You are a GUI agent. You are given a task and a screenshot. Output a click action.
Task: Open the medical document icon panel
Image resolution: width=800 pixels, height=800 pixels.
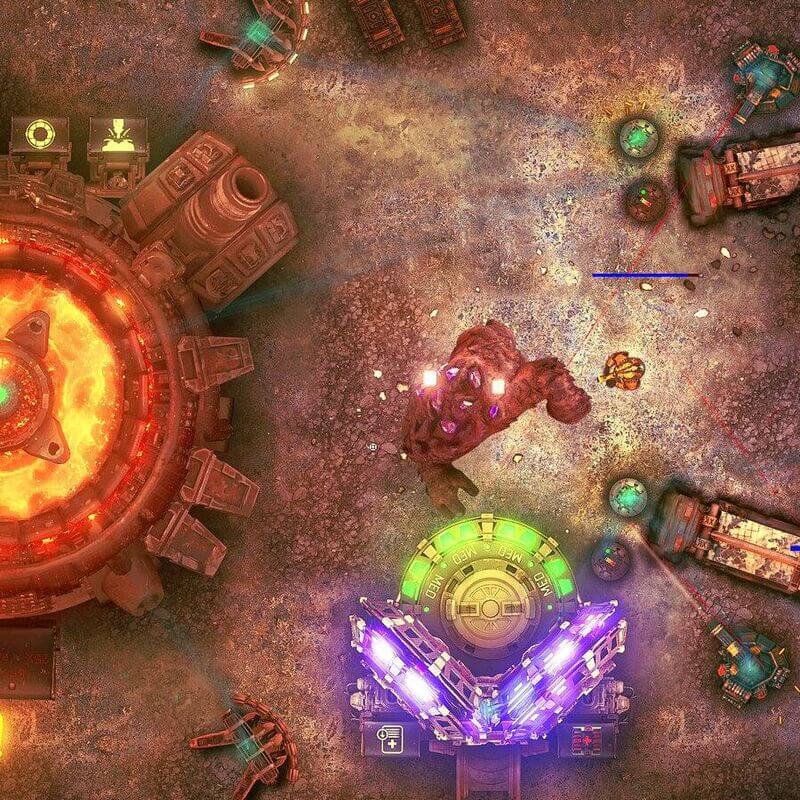(390, 741)
